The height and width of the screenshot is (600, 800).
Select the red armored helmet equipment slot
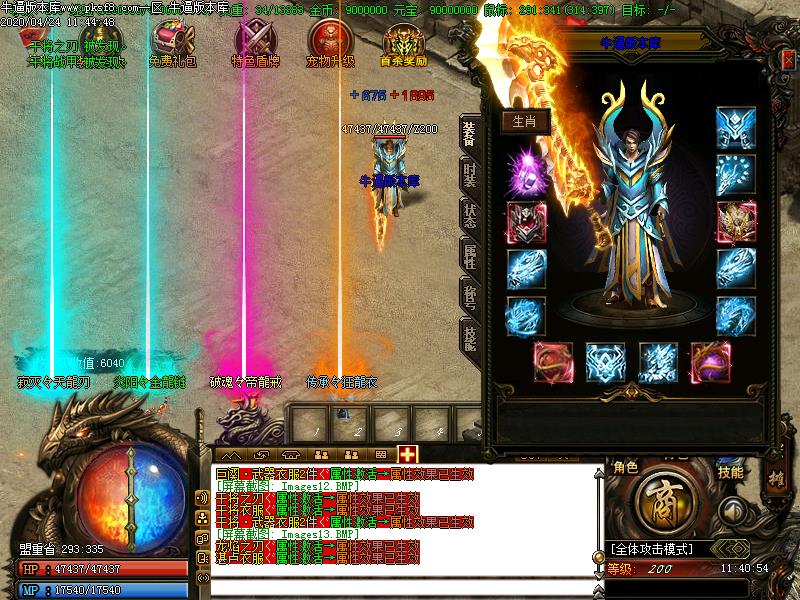[x=526, y=222]
